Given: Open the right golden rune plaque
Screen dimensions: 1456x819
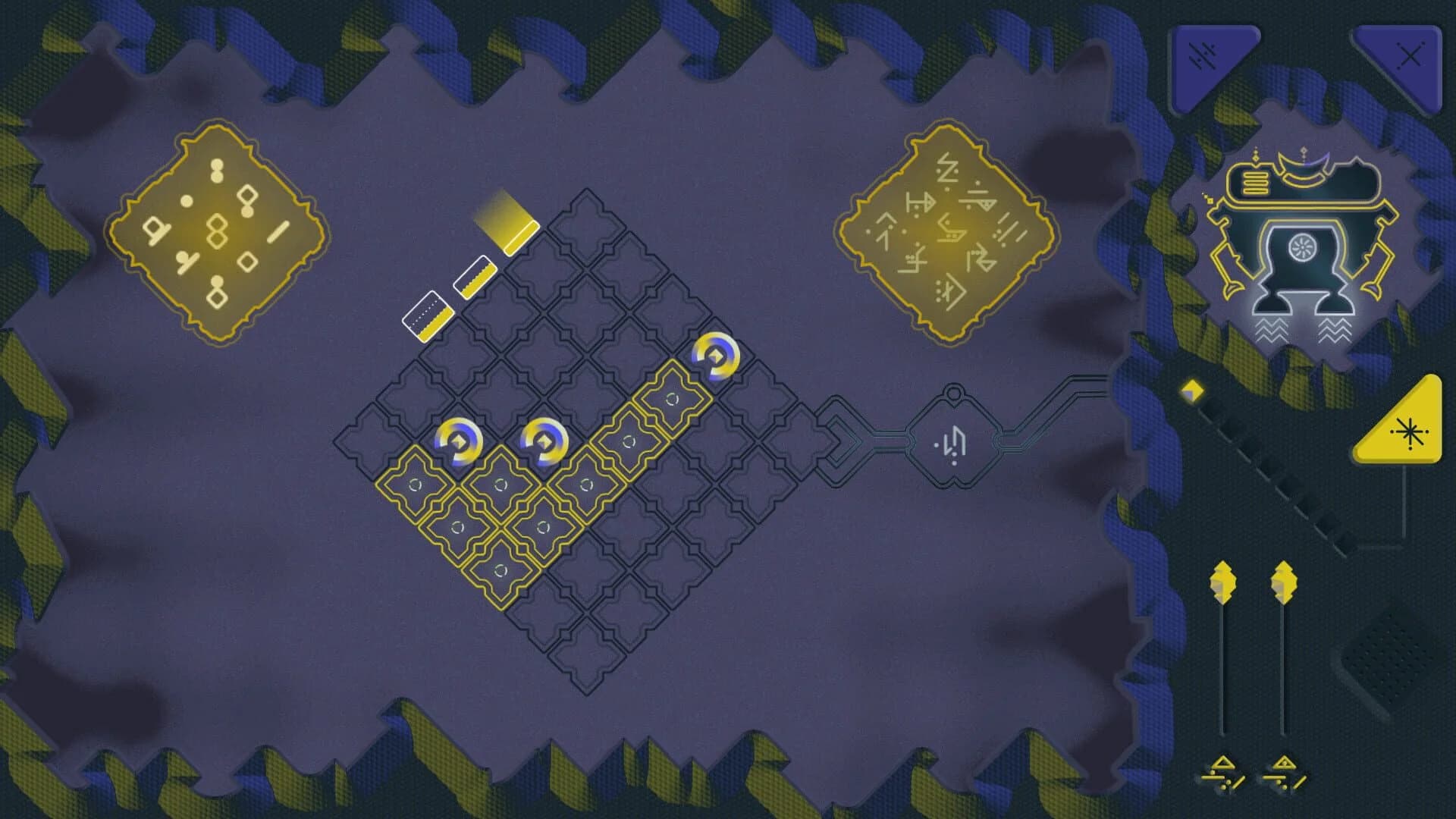Looking at the screenshot, I should click(x=945, y=231).
